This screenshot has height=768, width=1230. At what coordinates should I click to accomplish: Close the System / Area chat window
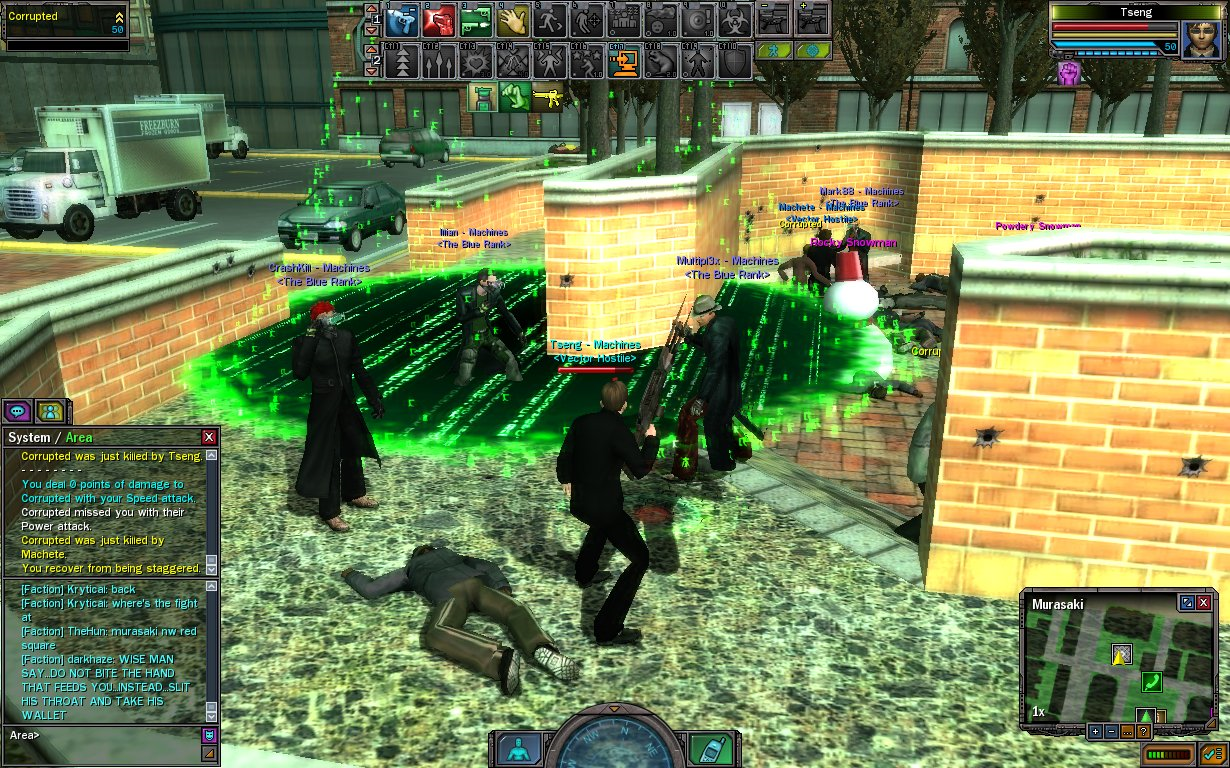(208, 437)
